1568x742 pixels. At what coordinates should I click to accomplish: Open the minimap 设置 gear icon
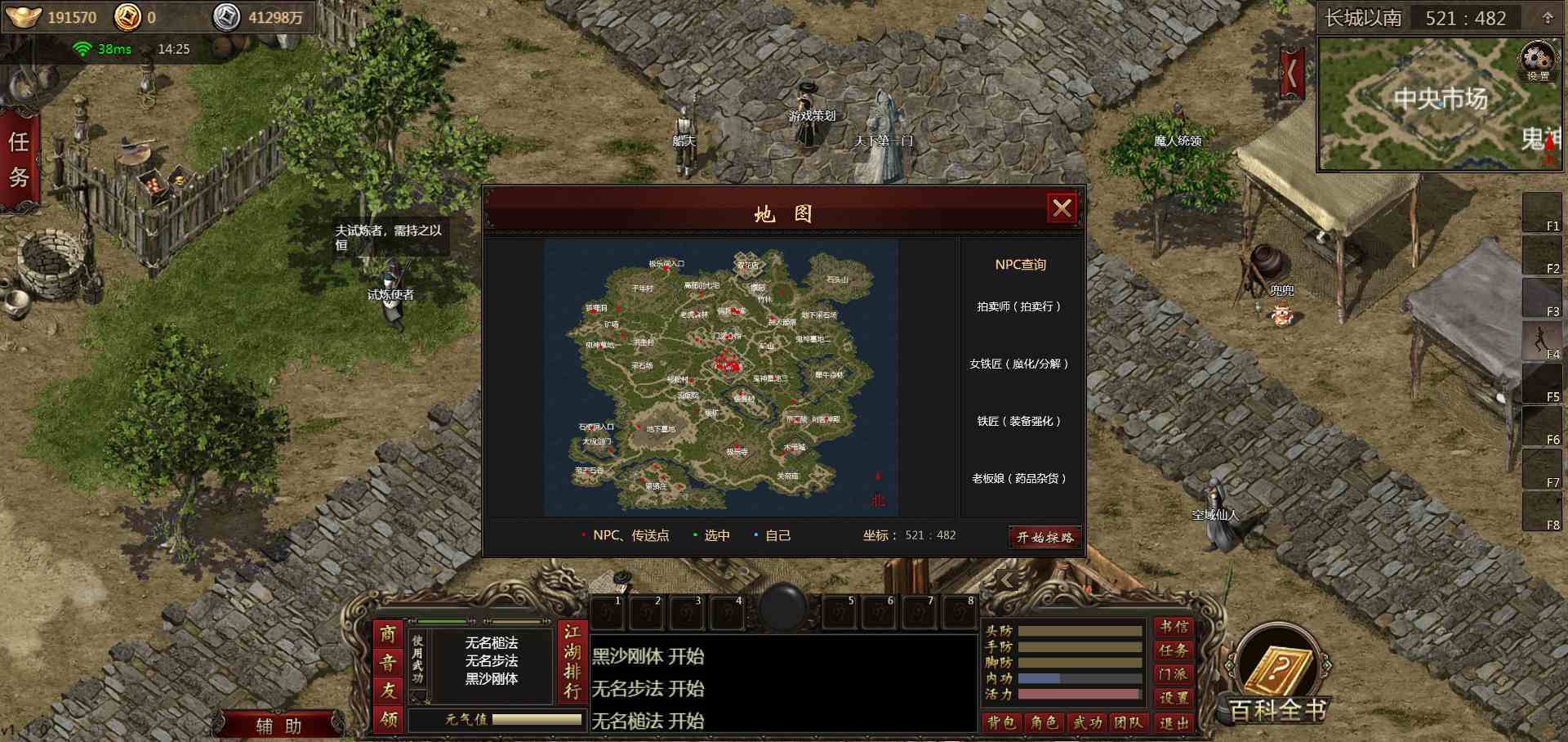click(1537, 61)
